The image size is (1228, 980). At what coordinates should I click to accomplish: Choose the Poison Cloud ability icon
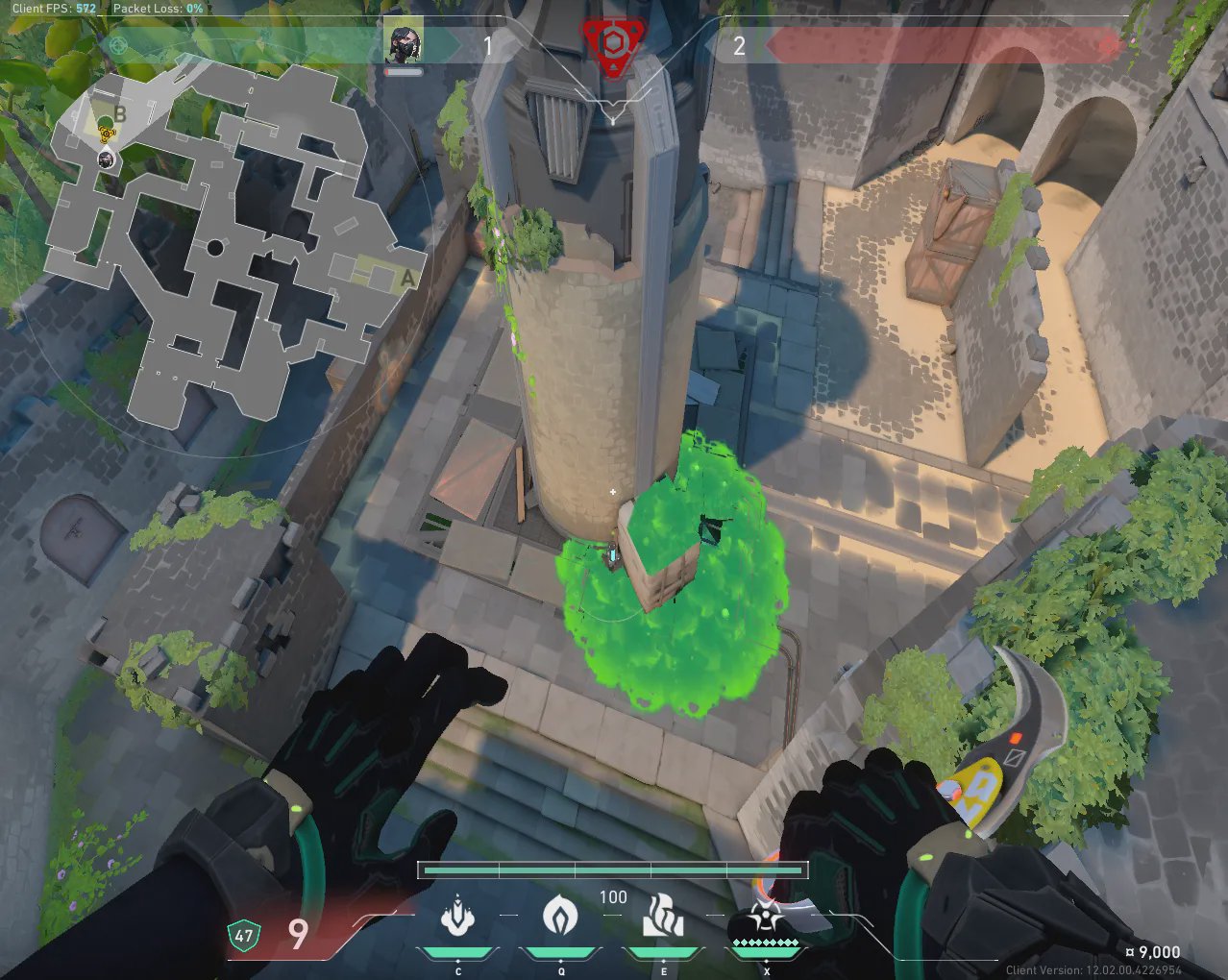(x=560, y=916)
